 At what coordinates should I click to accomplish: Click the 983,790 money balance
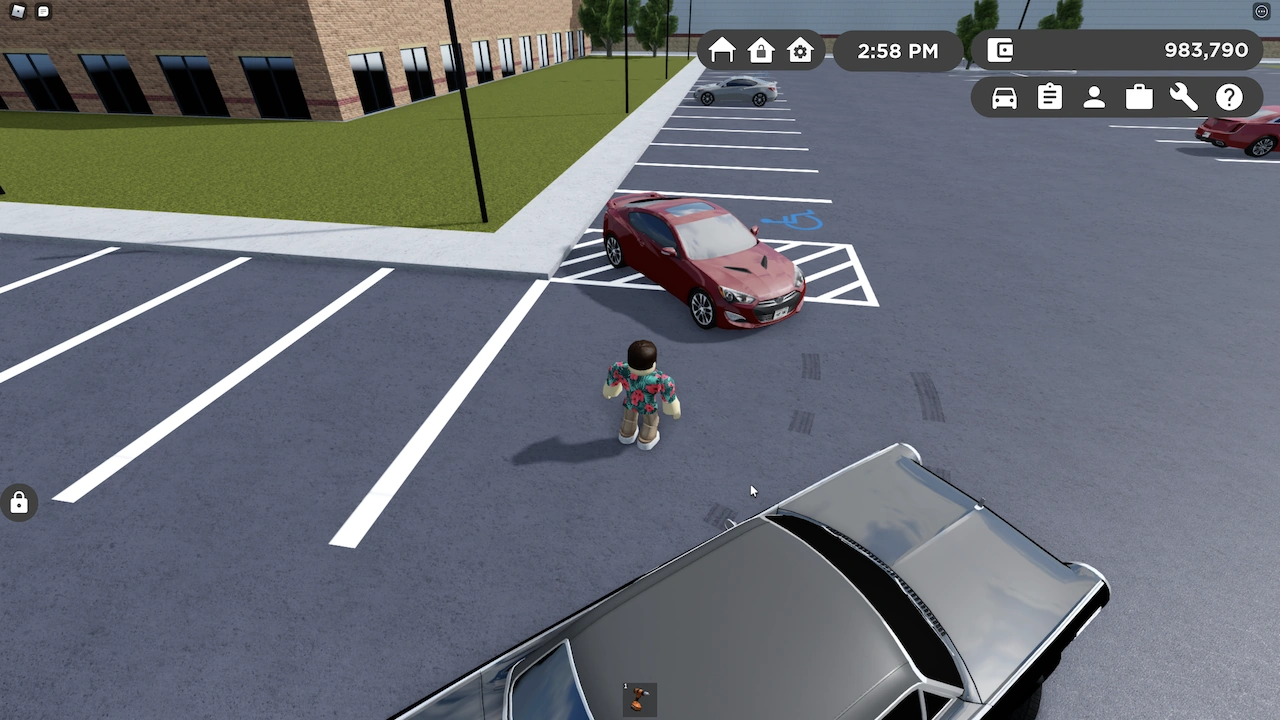tap(1205, 50)
